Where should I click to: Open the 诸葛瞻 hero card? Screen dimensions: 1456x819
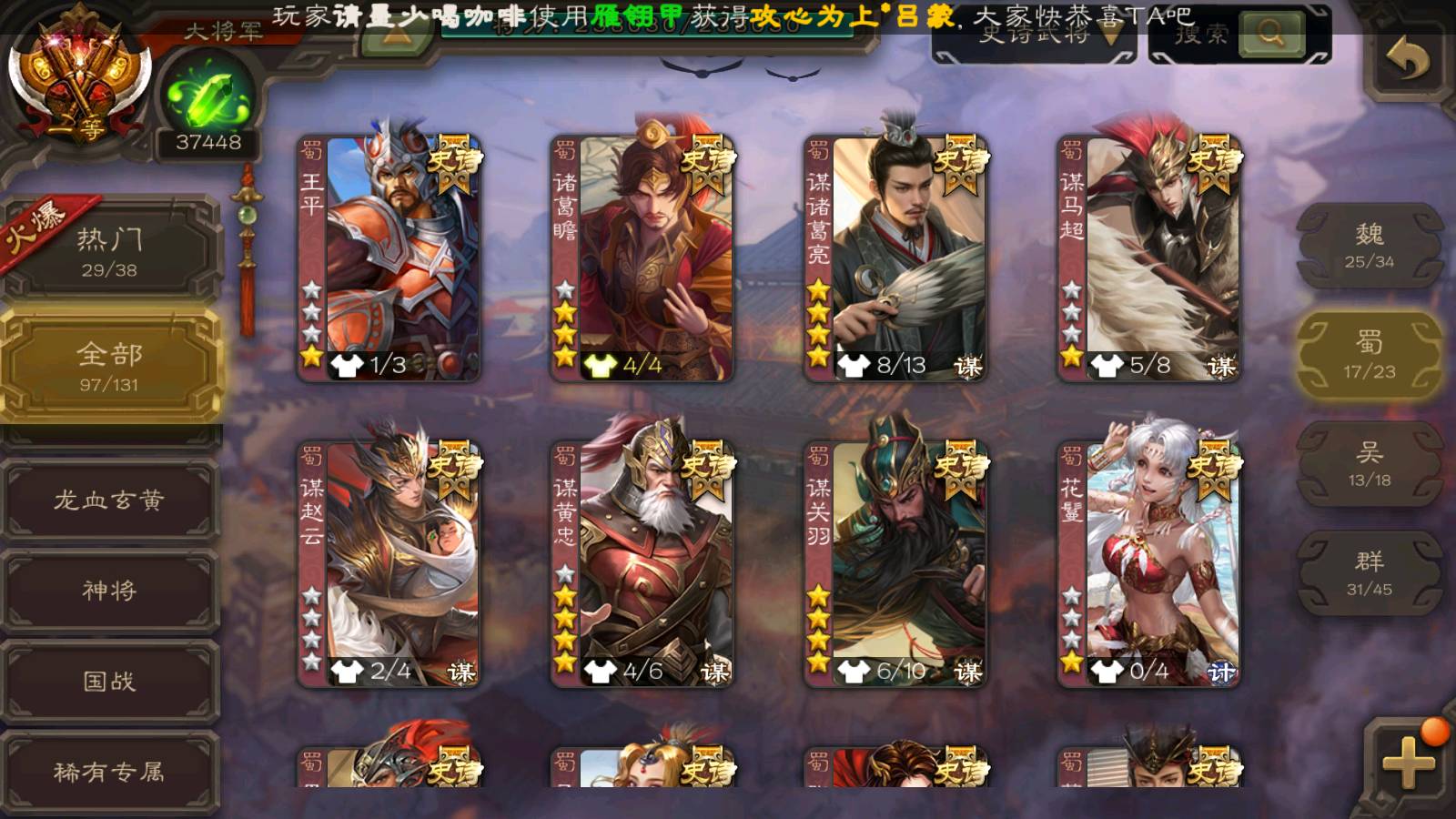pos(642,258)
